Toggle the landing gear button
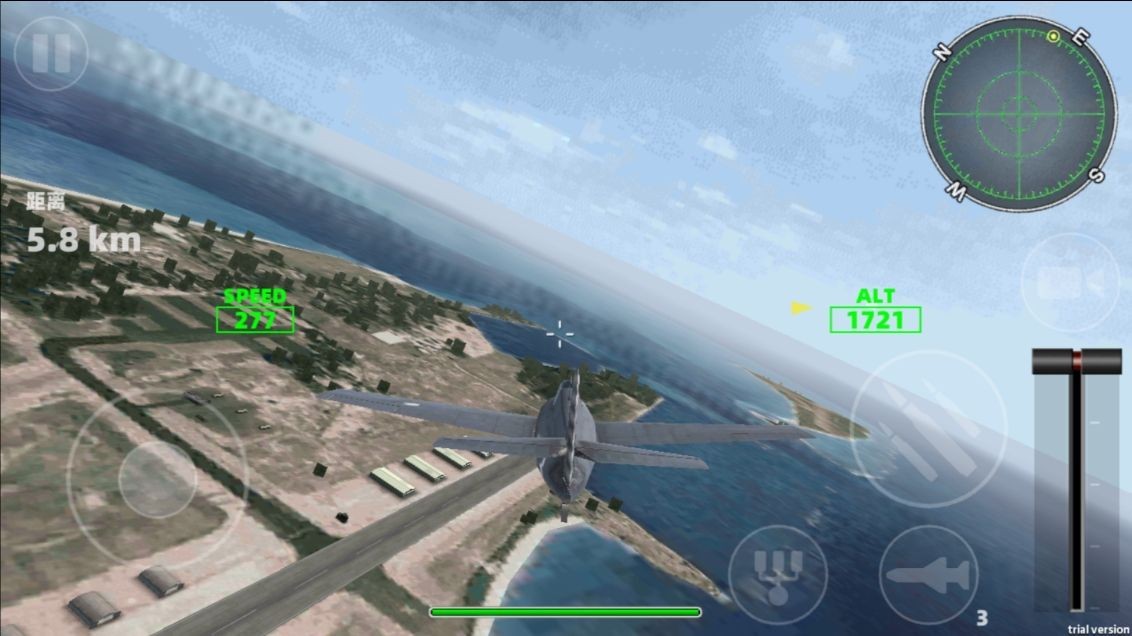The image size is (1132, 636). (x=777, y=575)
